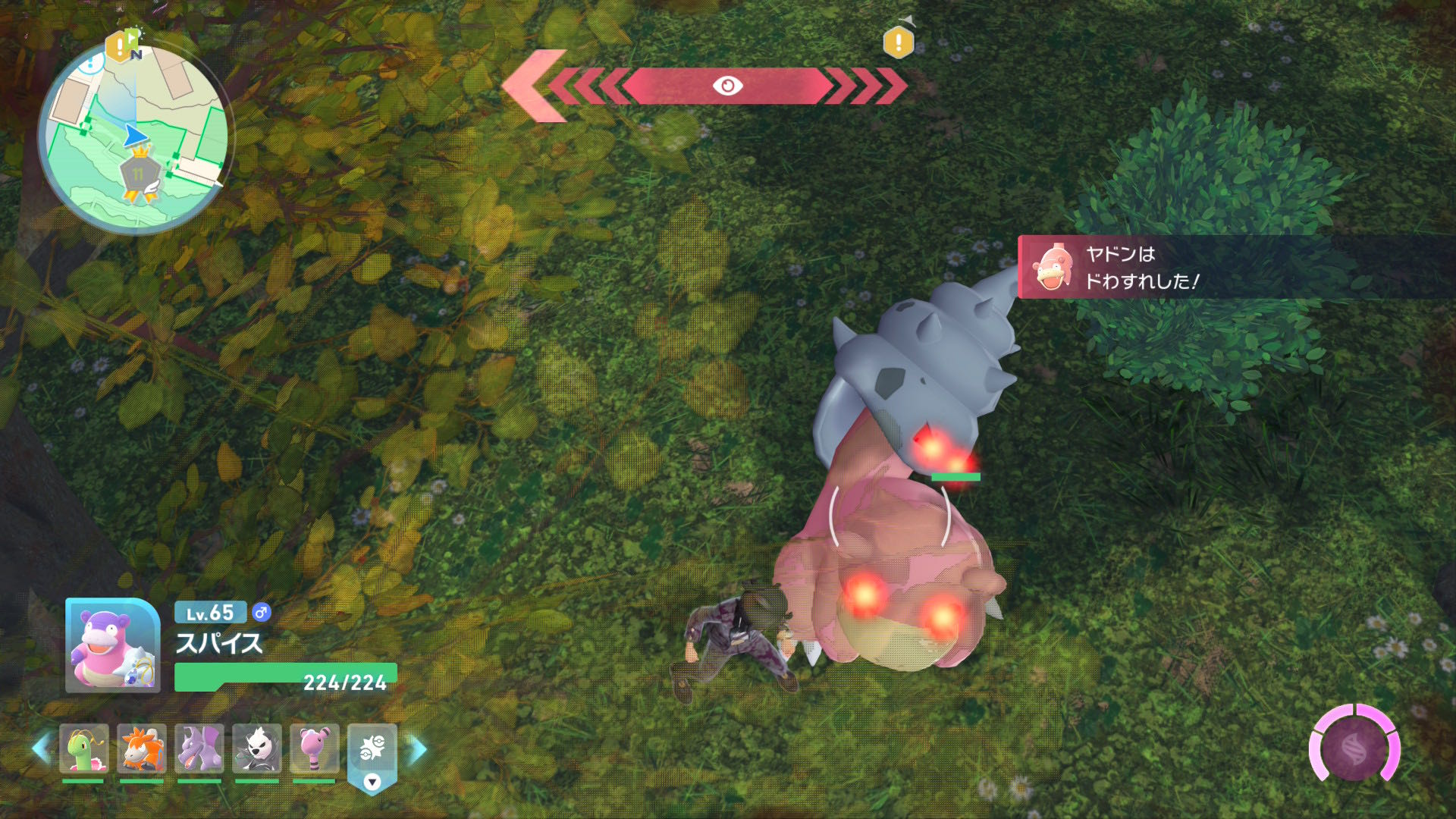The height and width of the screenshot is (819, 1456).
Task: Click the yellow exclamation marker above the alert bar
Action: point(899,42)
